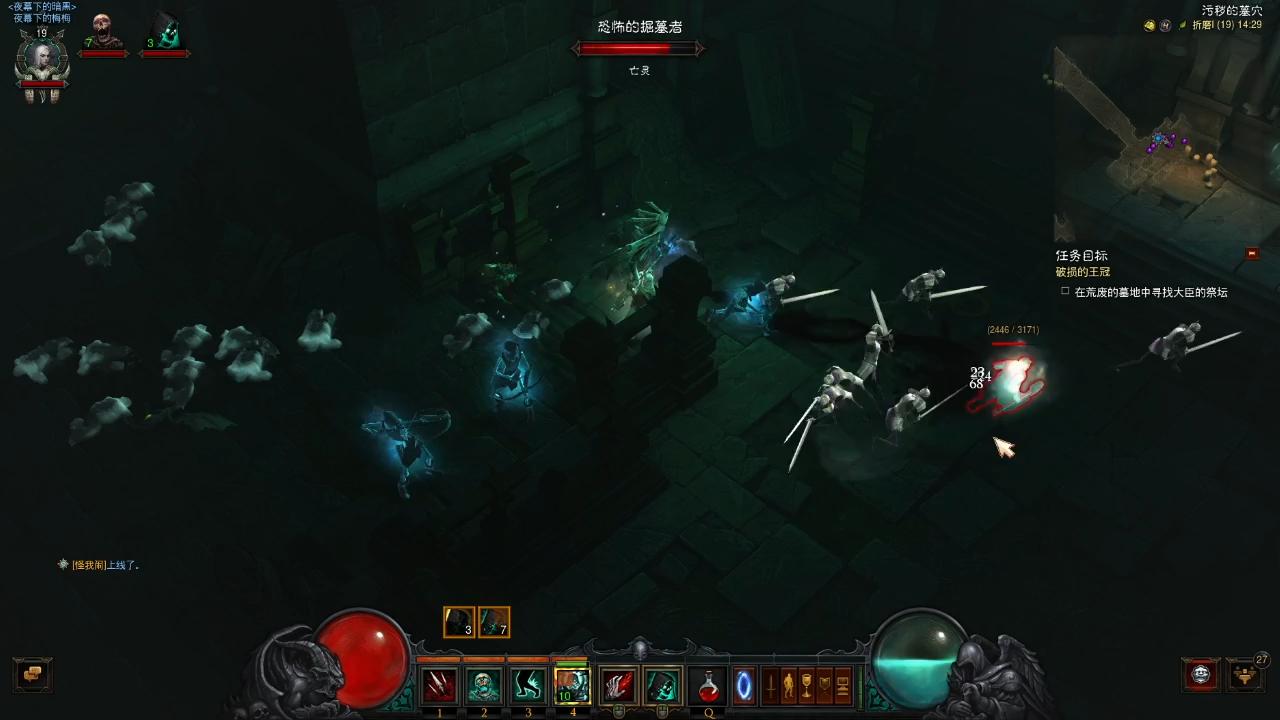Select the hooded skull secondary skill
The image size is (1280, 720).
click(662, 686)
